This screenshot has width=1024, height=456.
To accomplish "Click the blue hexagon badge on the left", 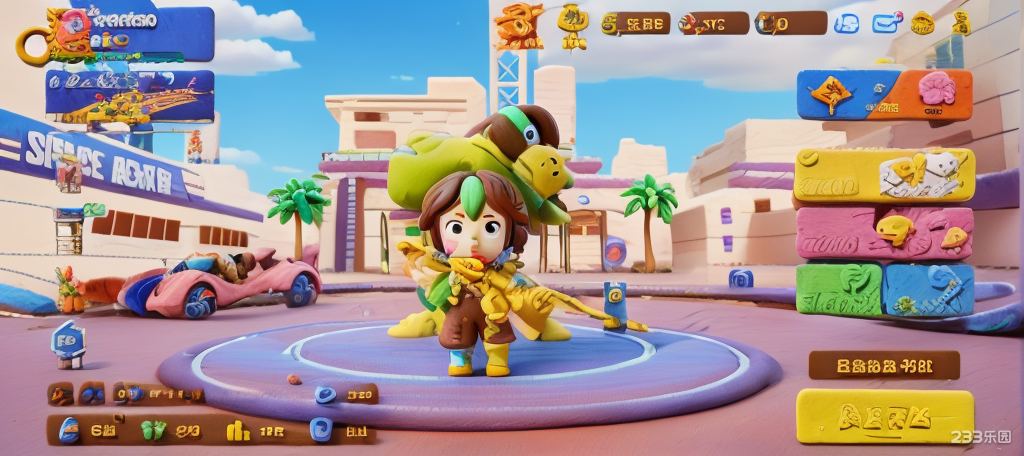I will [69, 341].
